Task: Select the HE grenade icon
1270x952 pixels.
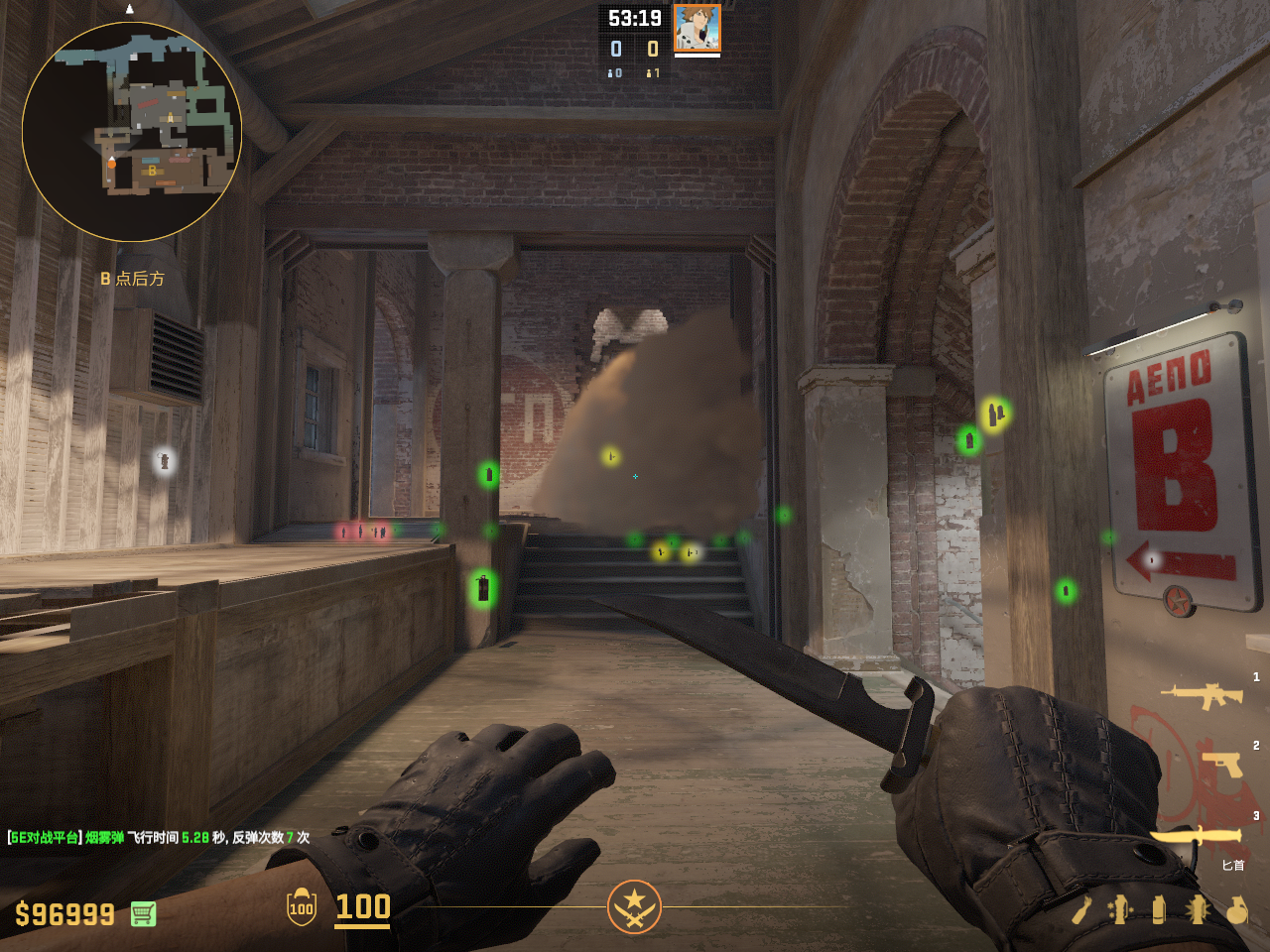Action: tap(1236, 909)
